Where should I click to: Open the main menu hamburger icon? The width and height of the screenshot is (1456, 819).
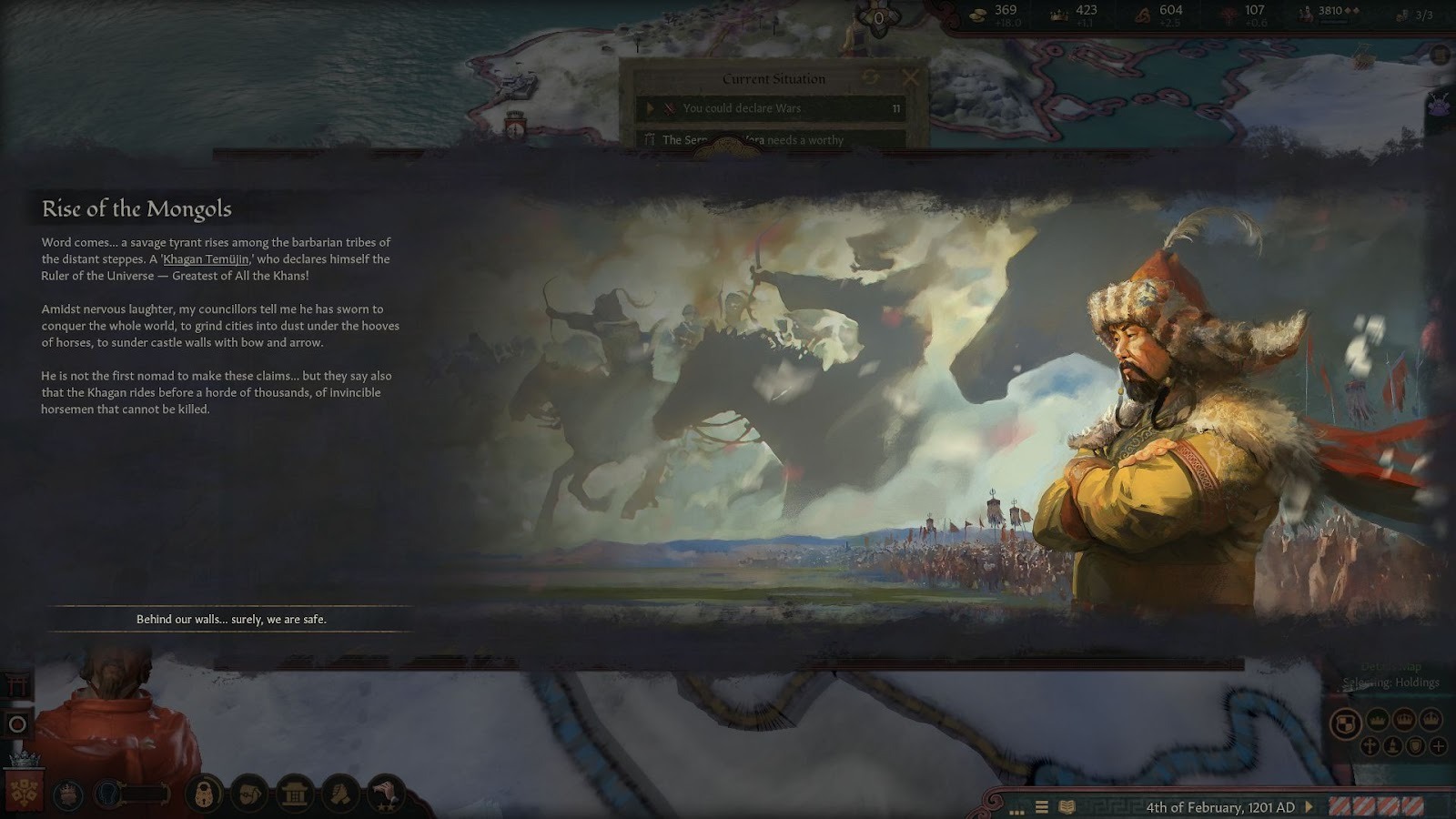[x=1040, y=807]
